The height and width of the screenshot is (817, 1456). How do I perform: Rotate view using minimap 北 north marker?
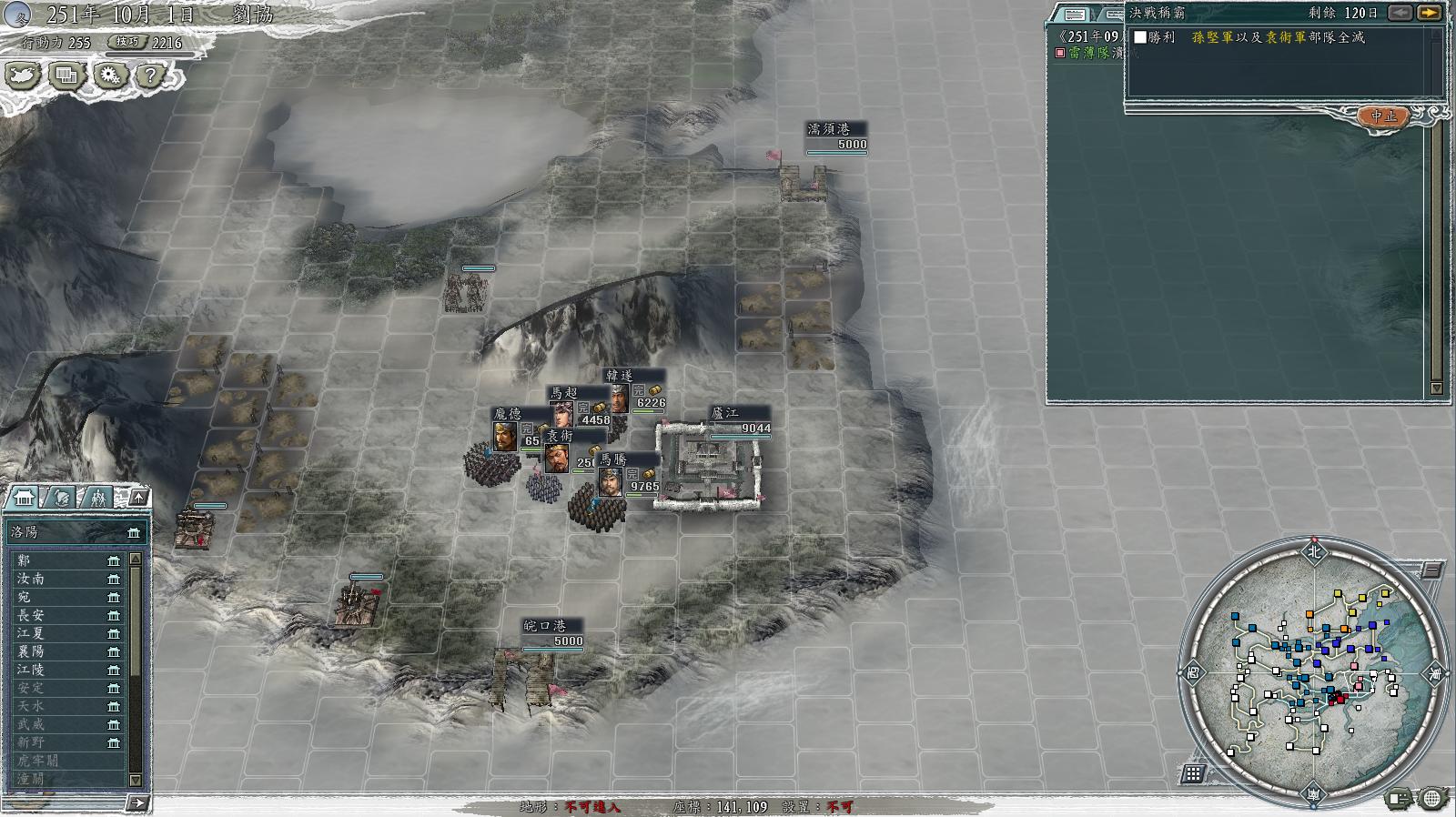[x=1313, y=550]
